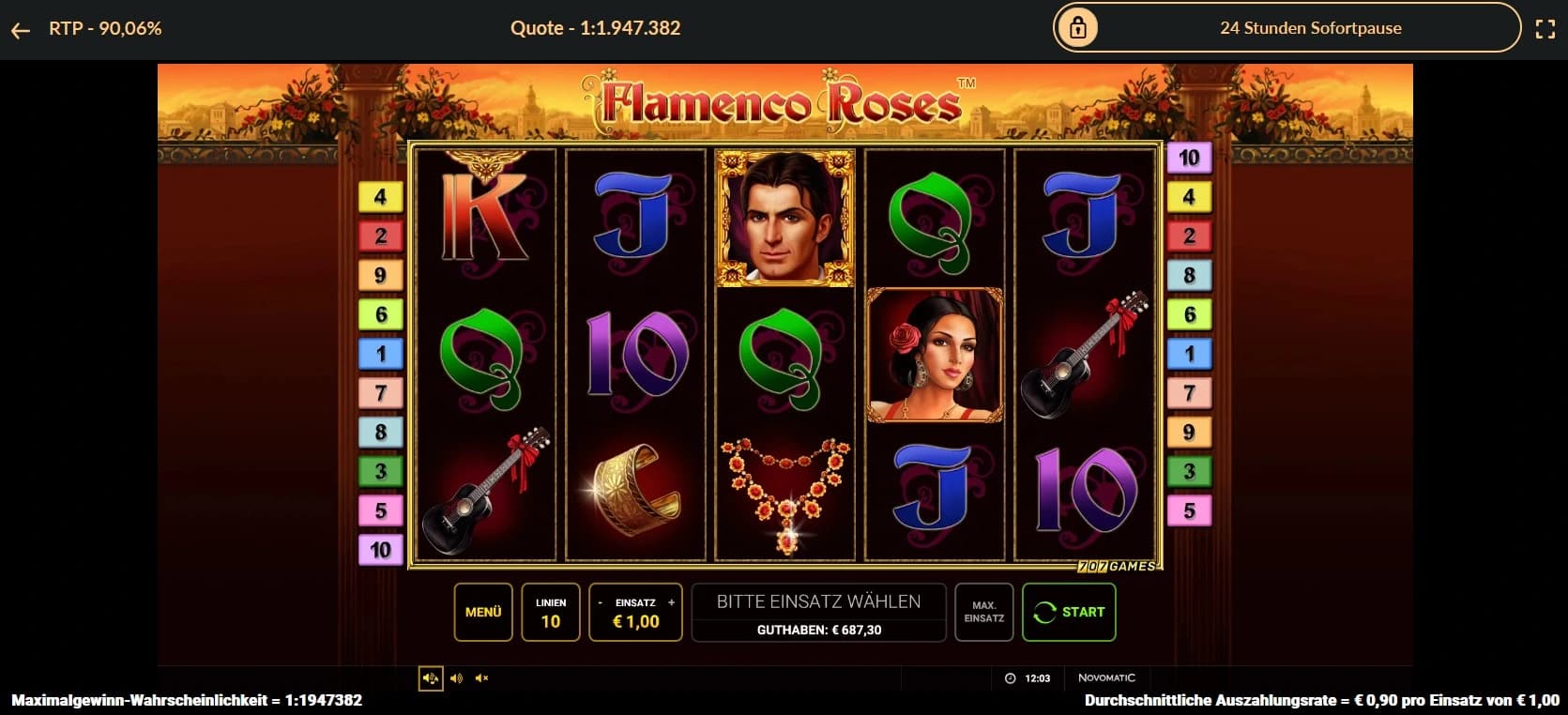1568x715 pixels.
Task: Open the Linien selector showing 10
Action: [551, 612]
